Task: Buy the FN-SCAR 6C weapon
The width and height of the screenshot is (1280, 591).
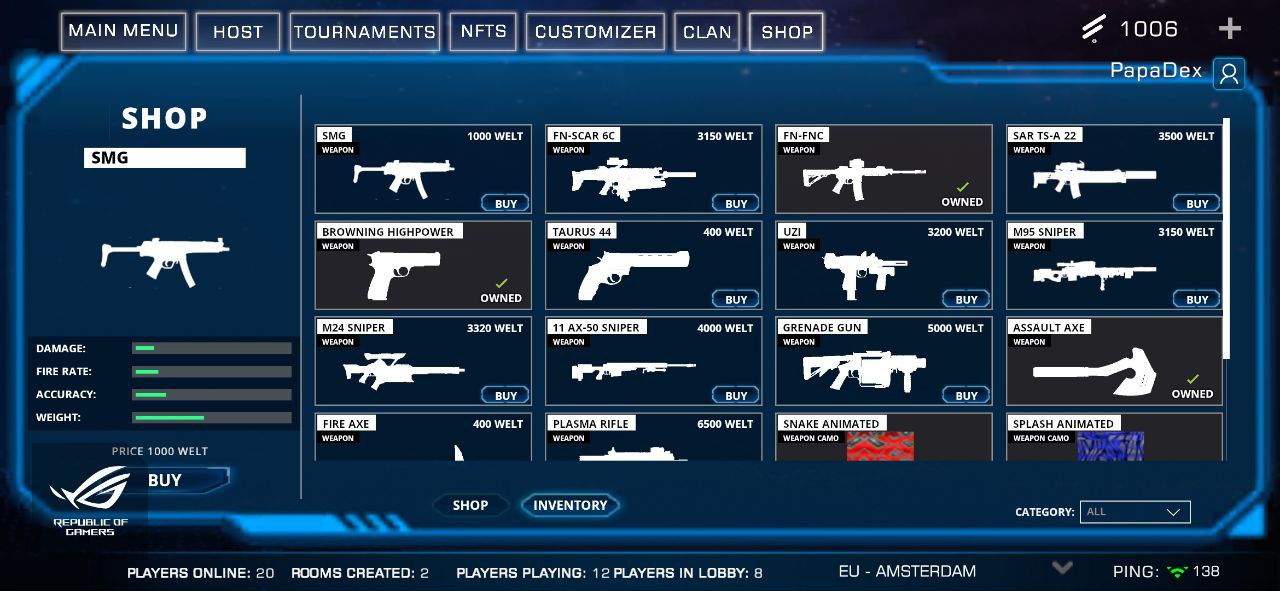Action: (x=736, y=203)
